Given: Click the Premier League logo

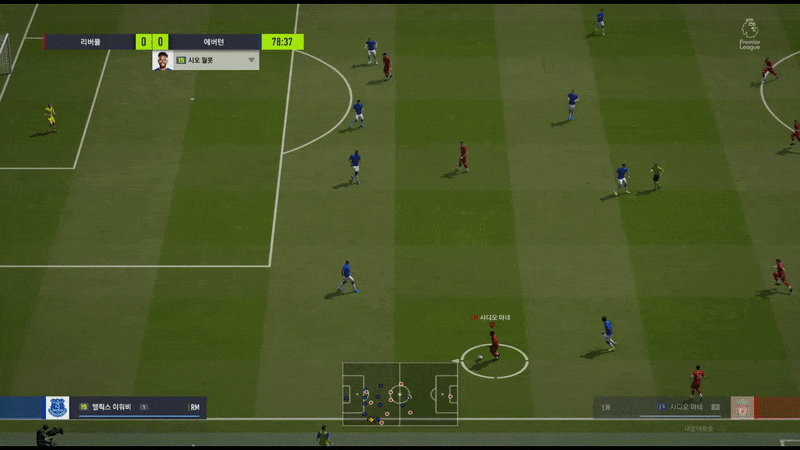Looking at the screenshot, I should pos(750,33).
